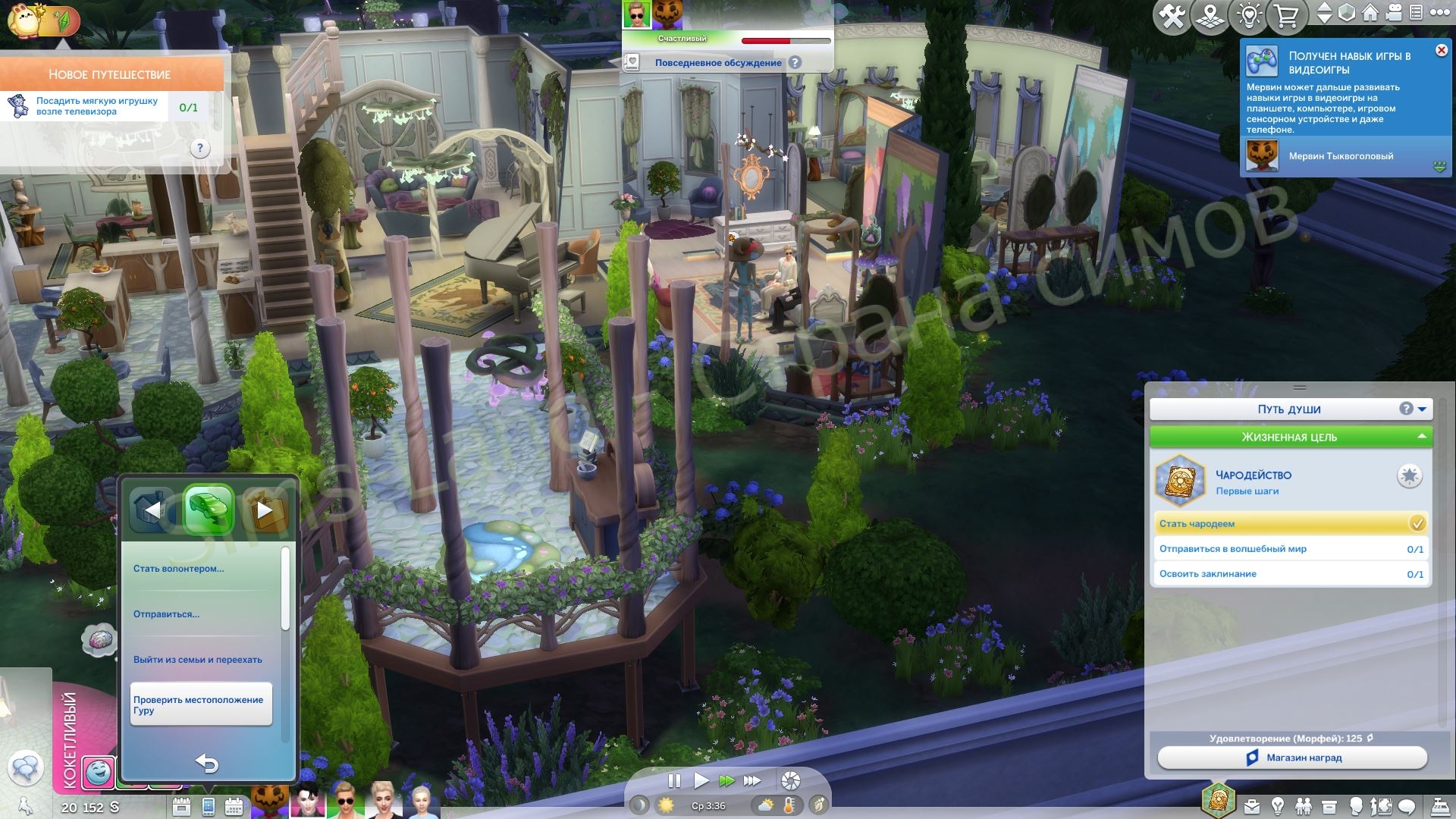
Task: Collapse the "Жизненная цель" section
Action: 1421,437
